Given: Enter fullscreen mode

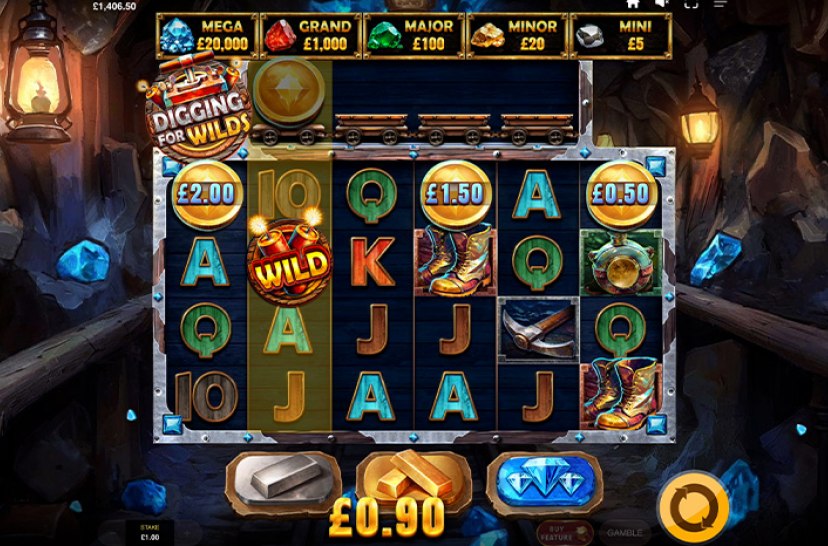Looking at the screenshot, I should [691, 4].
